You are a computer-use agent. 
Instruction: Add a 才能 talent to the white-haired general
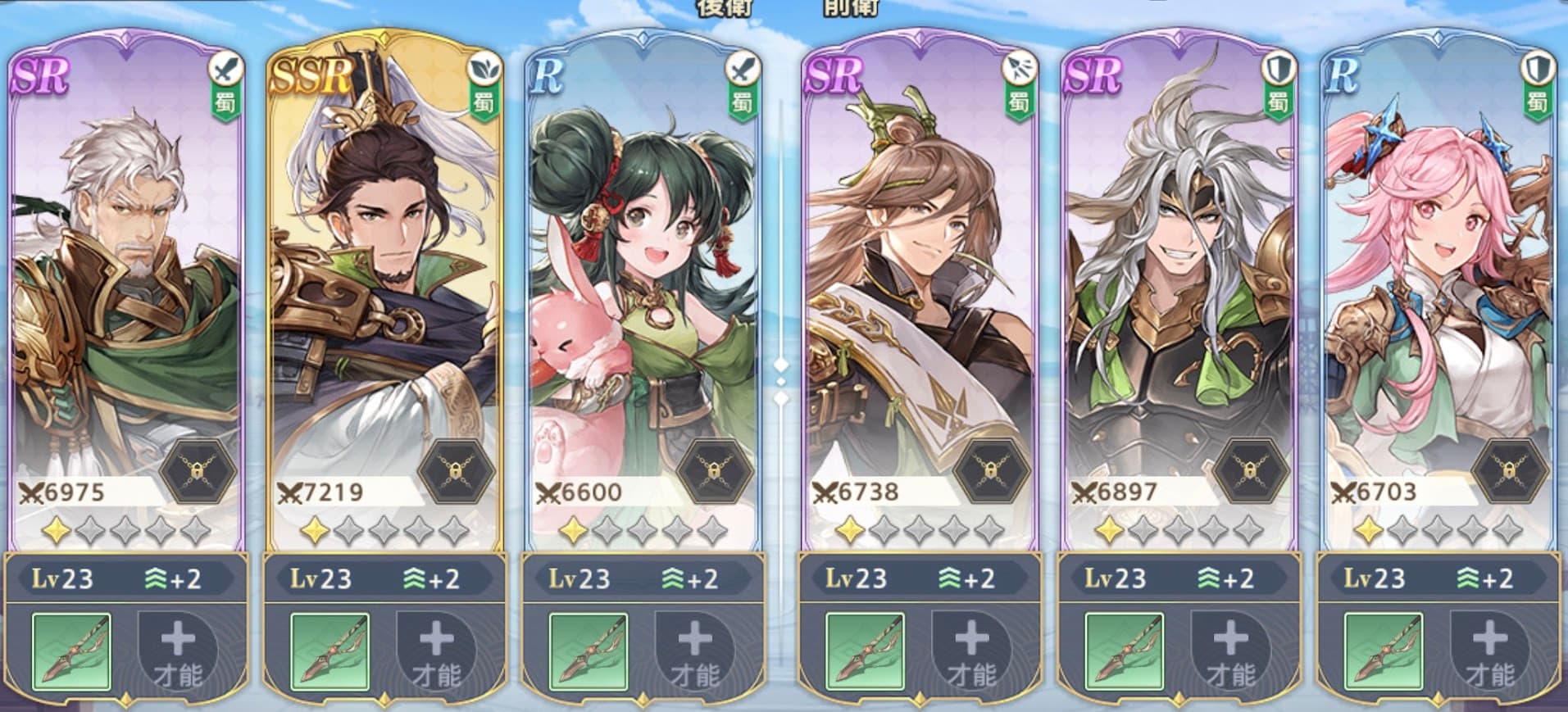(x=178, y=651)
